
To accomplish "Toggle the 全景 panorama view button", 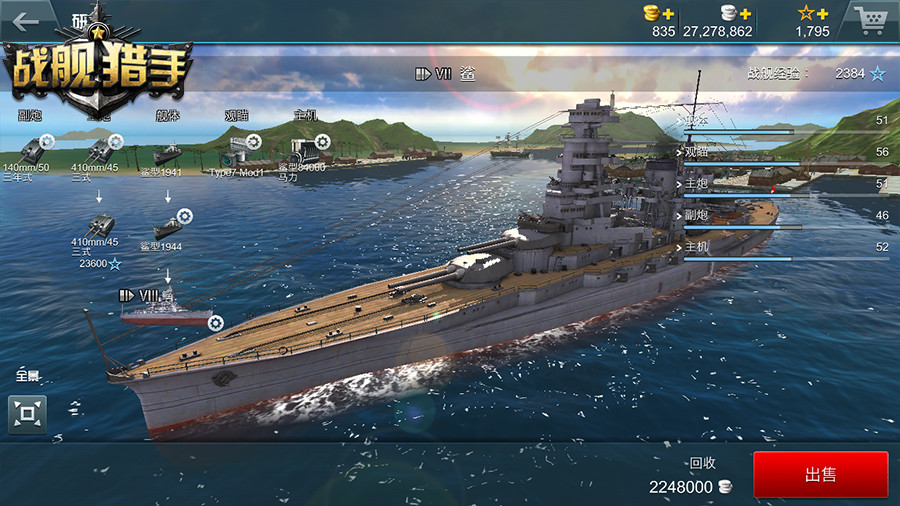I will [x=27, y=413].
